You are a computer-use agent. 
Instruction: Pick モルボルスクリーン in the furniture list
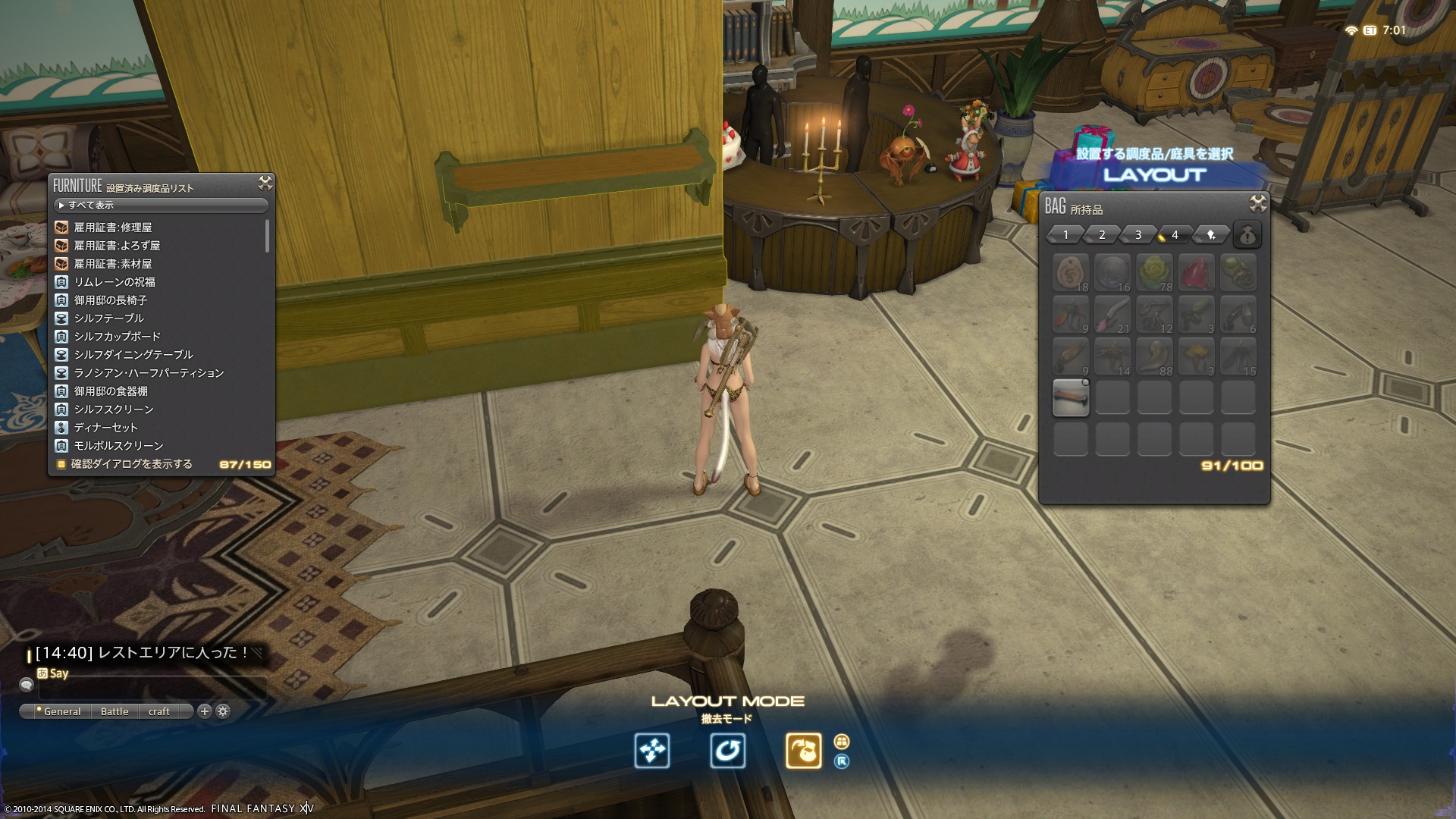coord(118,446)
